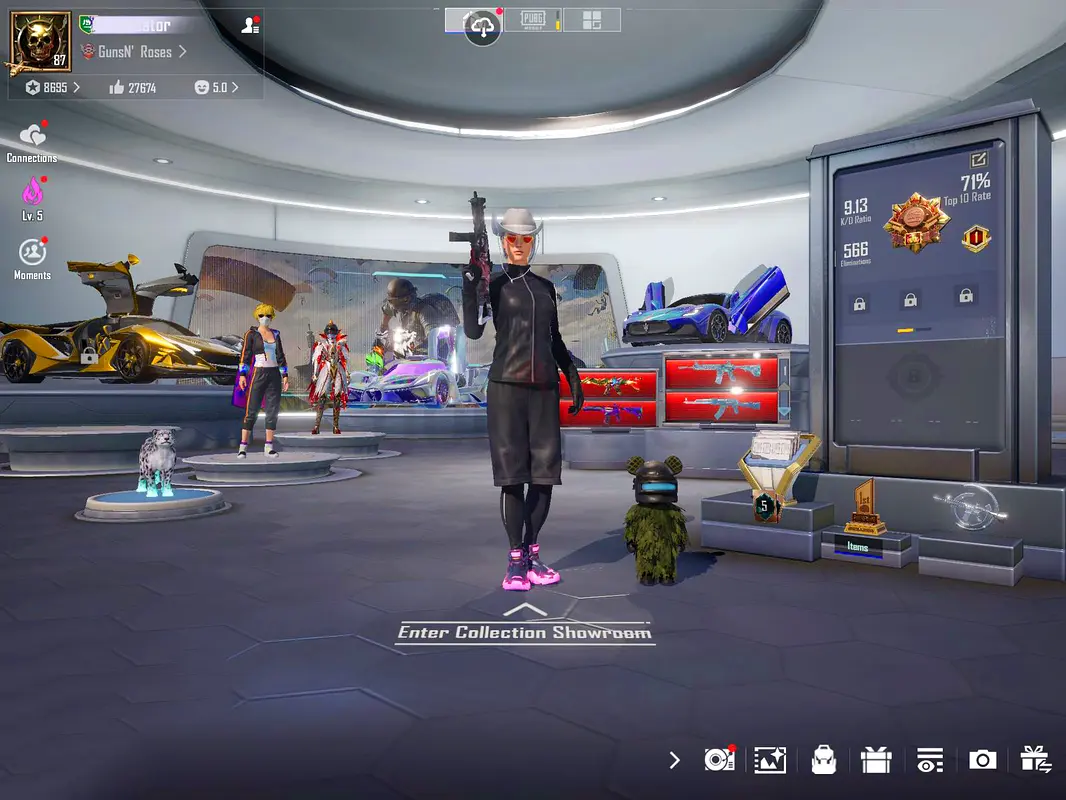Show the 5.0 smiley rating details
This screenshot has height=800, width=1066.
216,88
